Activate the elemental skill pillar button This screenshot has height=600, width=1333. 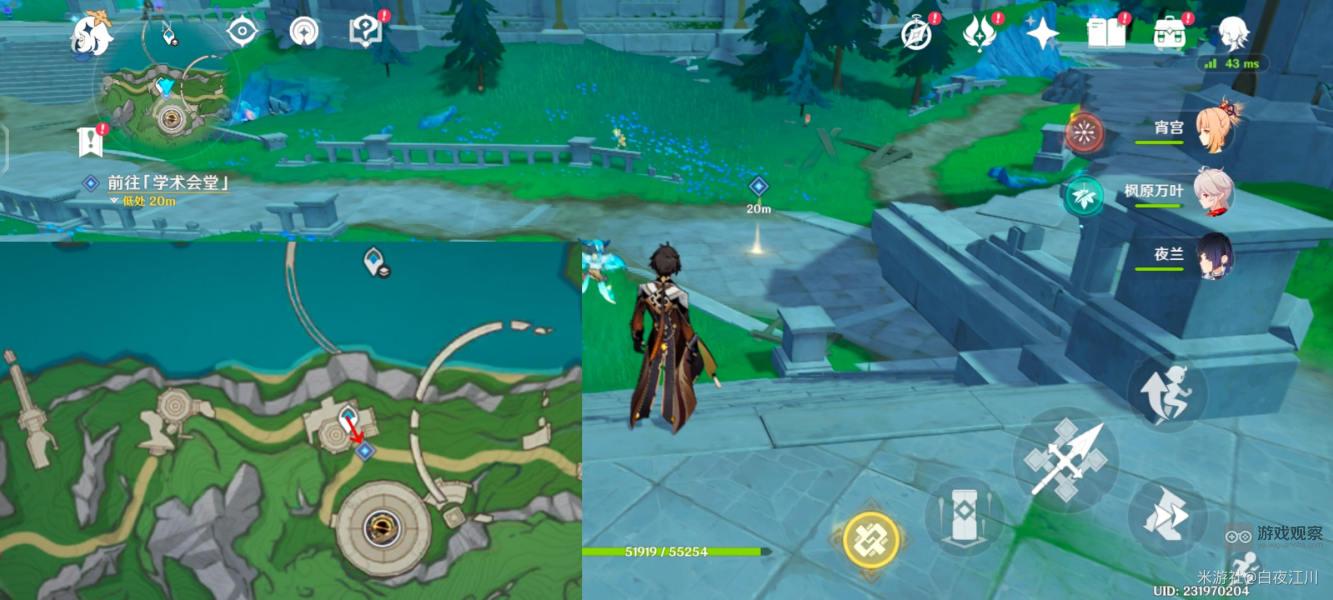coord(964,516)
